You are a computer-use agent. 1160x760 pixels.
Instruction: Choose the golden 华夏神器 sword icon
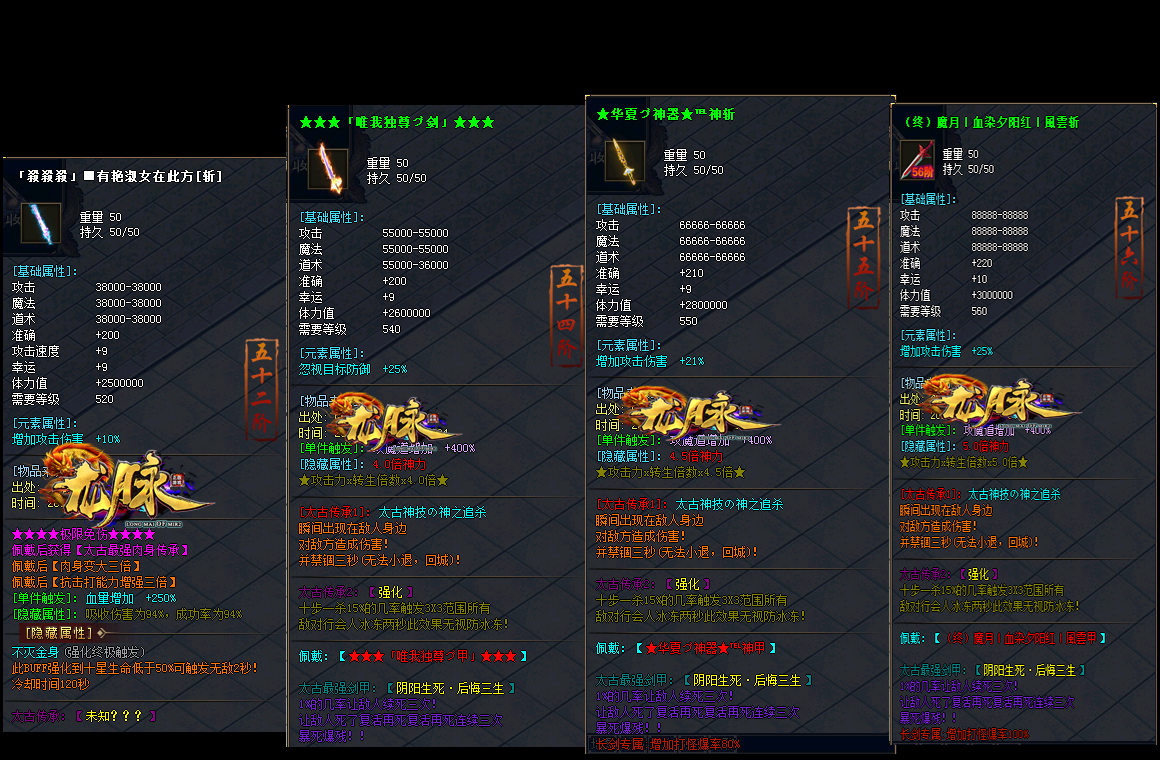tap(625, 161)
